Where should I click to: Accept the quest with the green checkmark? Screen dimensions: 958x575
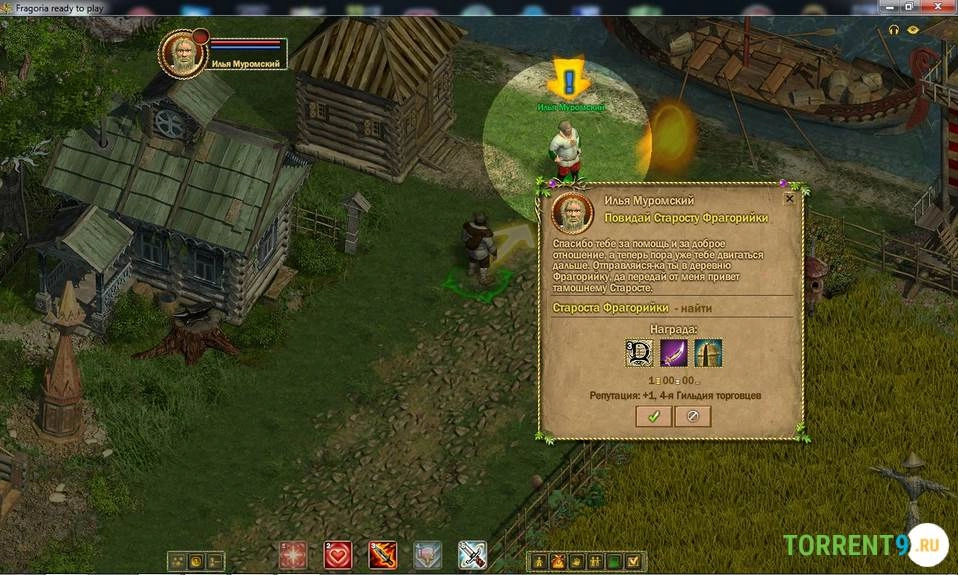pyautogui.click(x=653, y=416)
